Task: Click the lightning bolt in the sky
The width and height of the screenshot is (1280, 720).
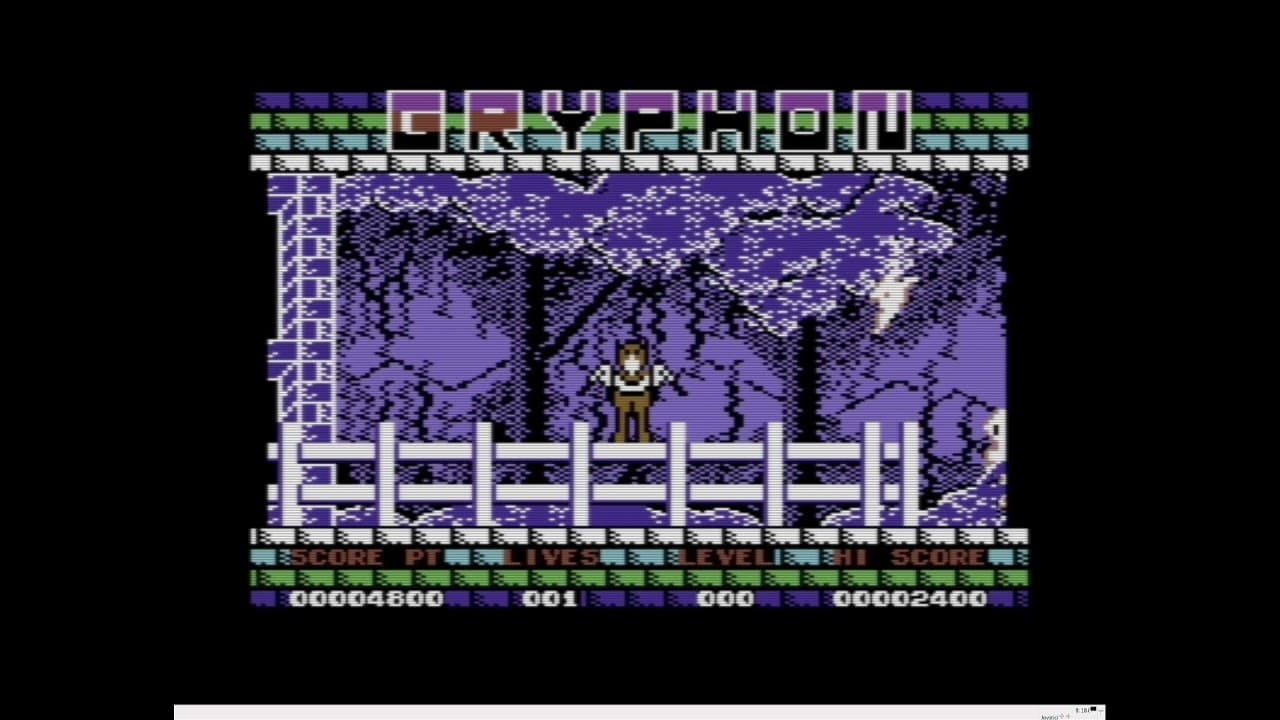Action: pos(888,295)
